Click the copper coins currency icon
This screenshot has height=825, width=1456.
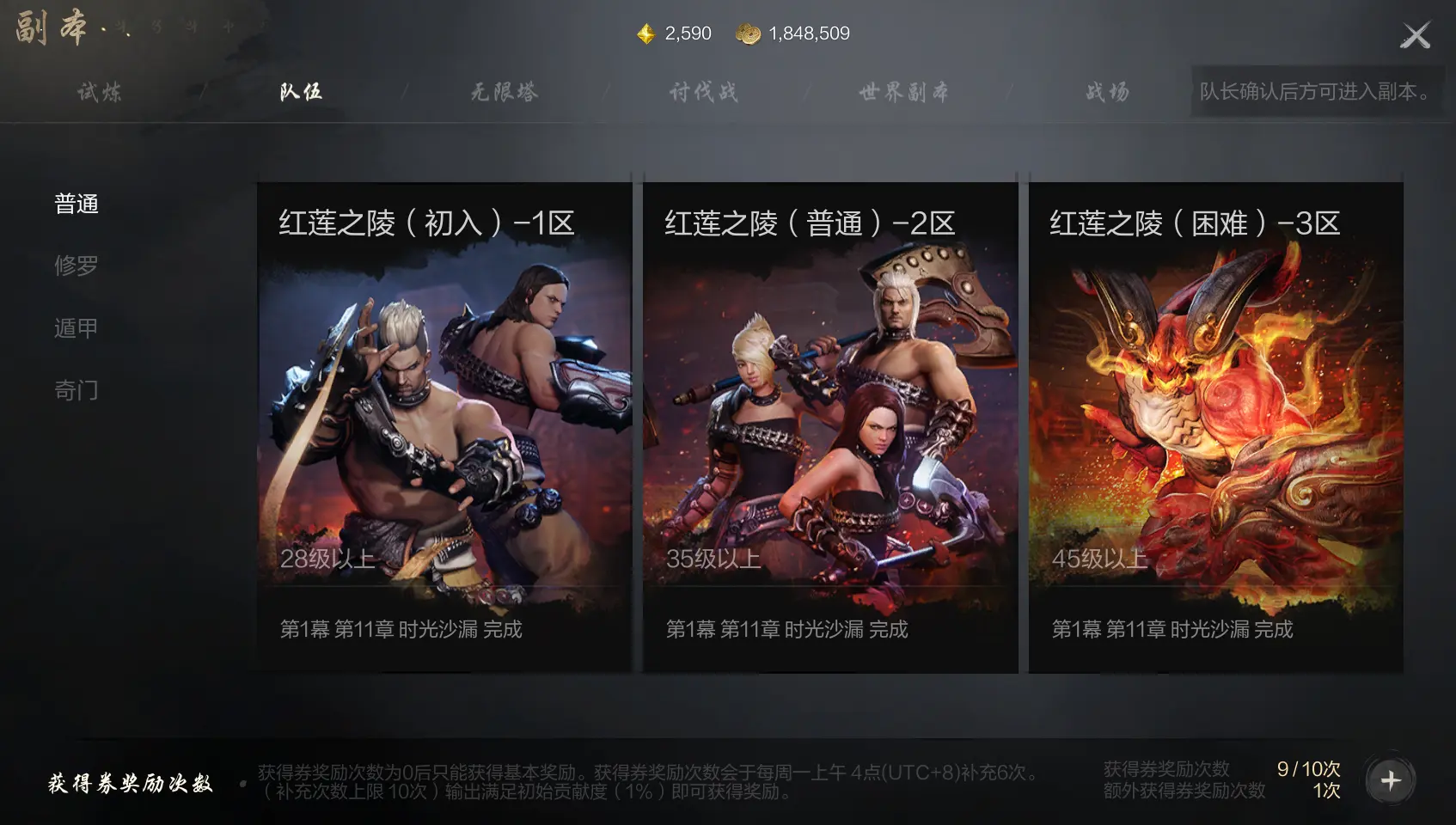coord(749,34)
